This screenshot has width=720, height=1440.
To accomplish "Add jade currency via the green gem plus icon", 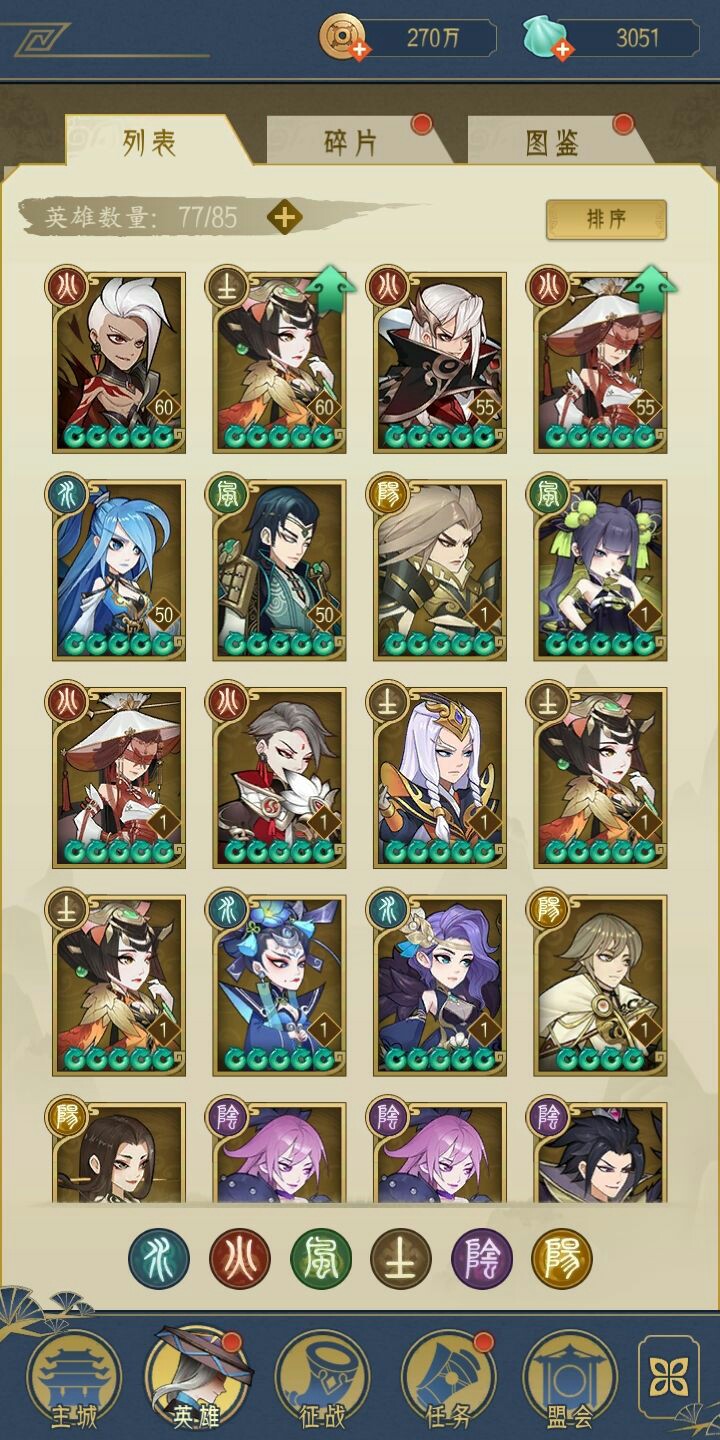I will [562, 48].
